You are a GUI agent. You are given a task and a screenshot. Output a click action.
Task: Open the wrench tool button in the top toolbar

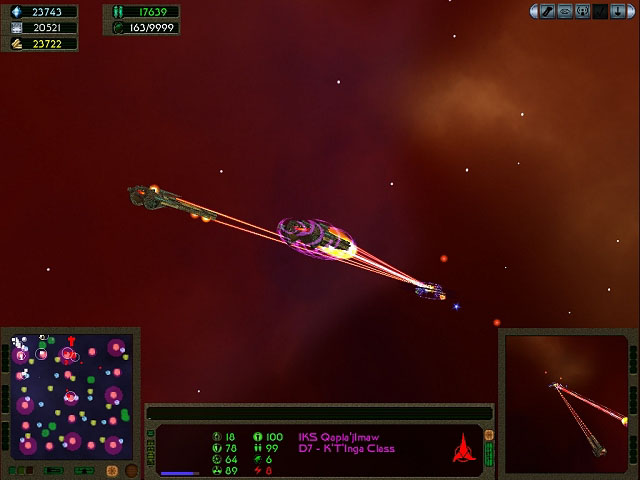[x=547, y=11]
